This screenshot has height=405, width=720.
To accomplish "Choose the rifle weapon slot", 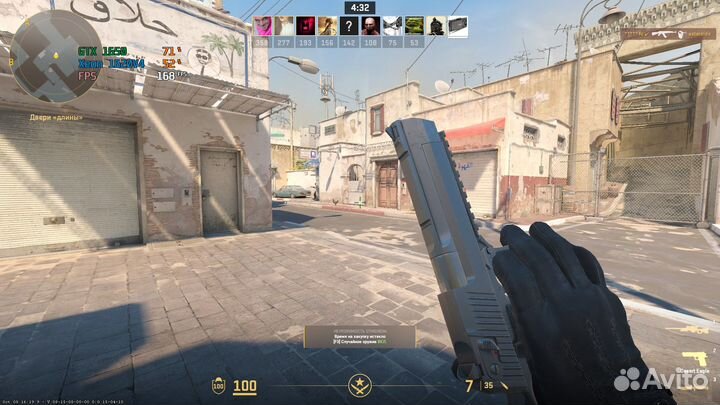I will (693, 328).
